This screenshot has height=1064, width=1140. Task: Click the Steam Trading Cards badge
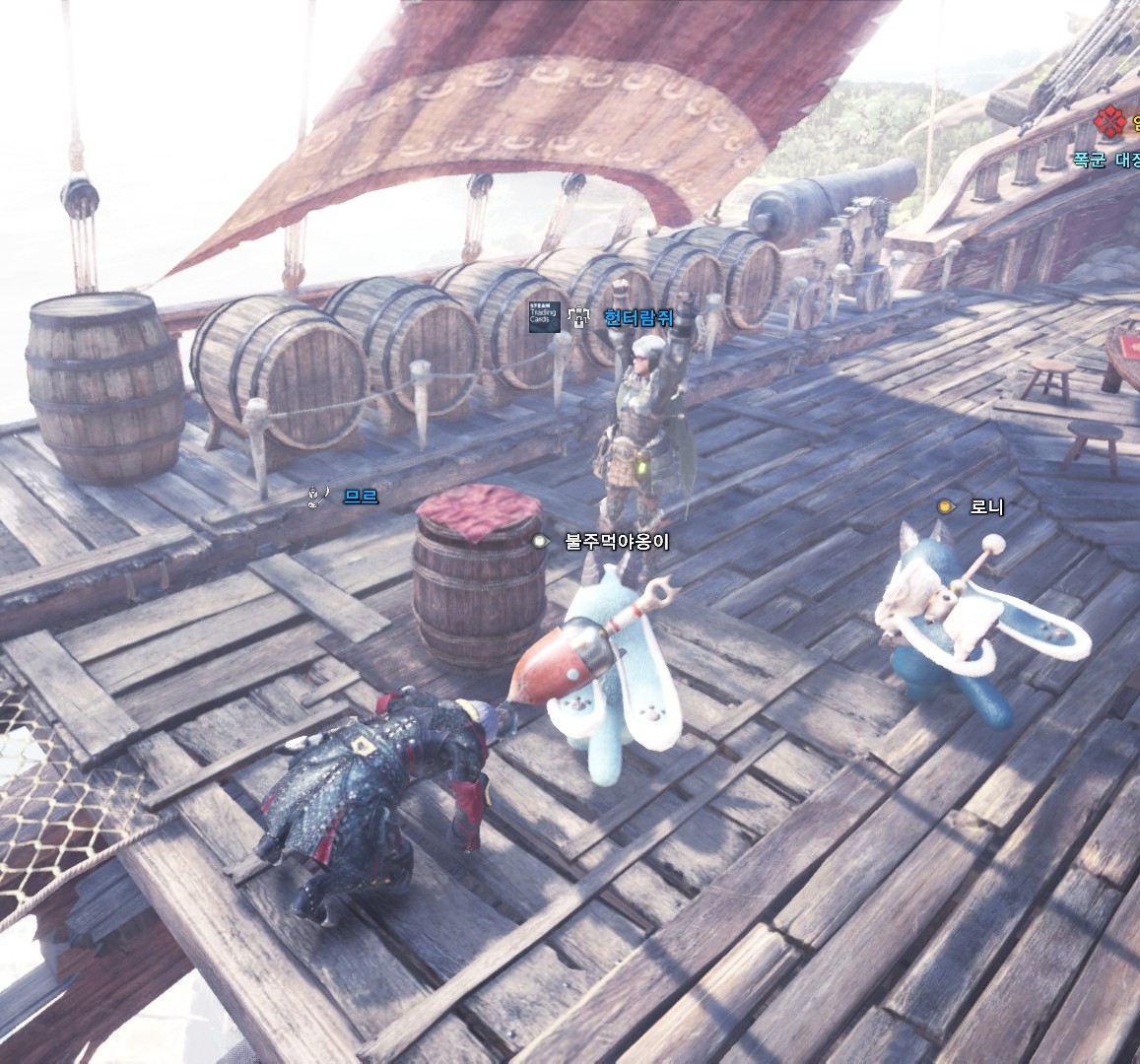tap(544, 316)
